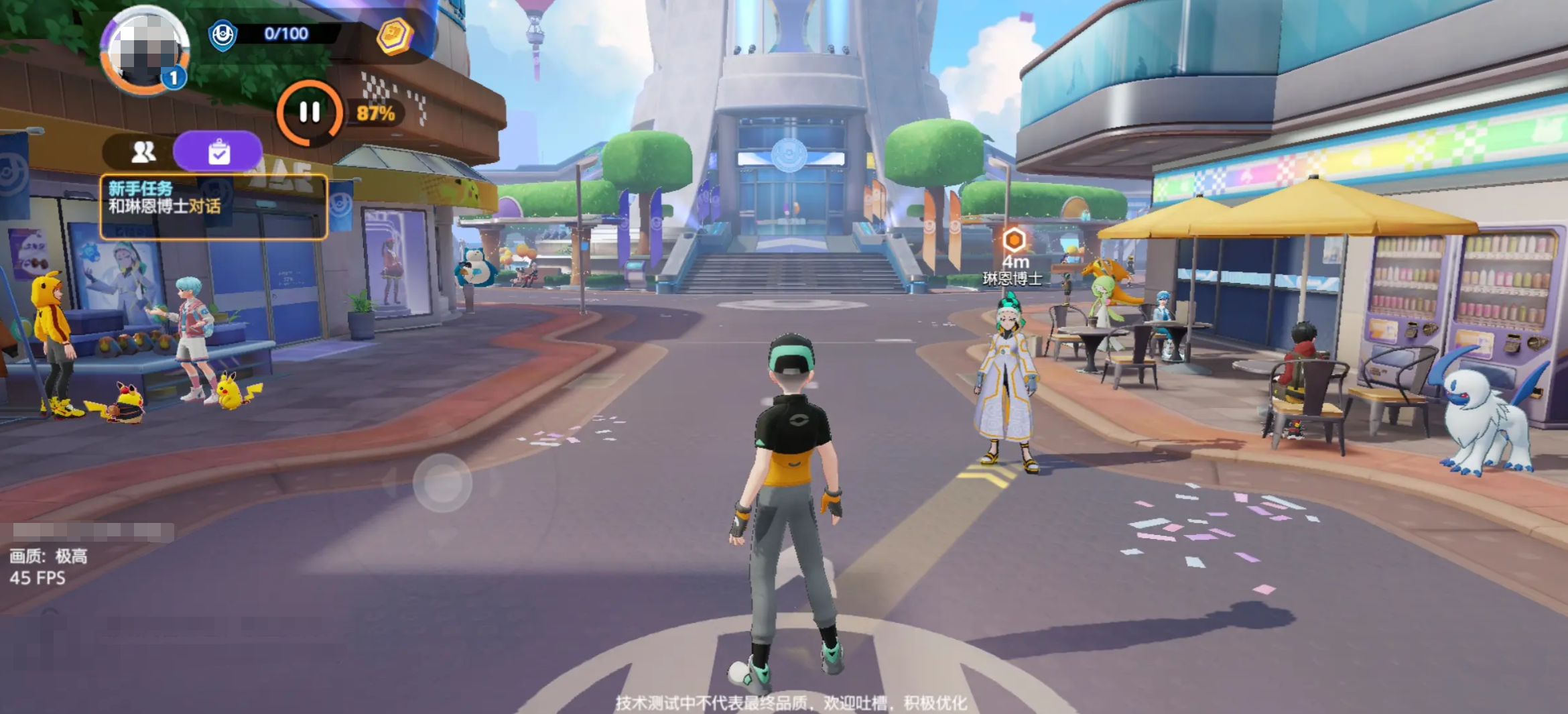Tap the orange pause button
This screenshot has width=1568, height=714.
(x=309, y=113)
